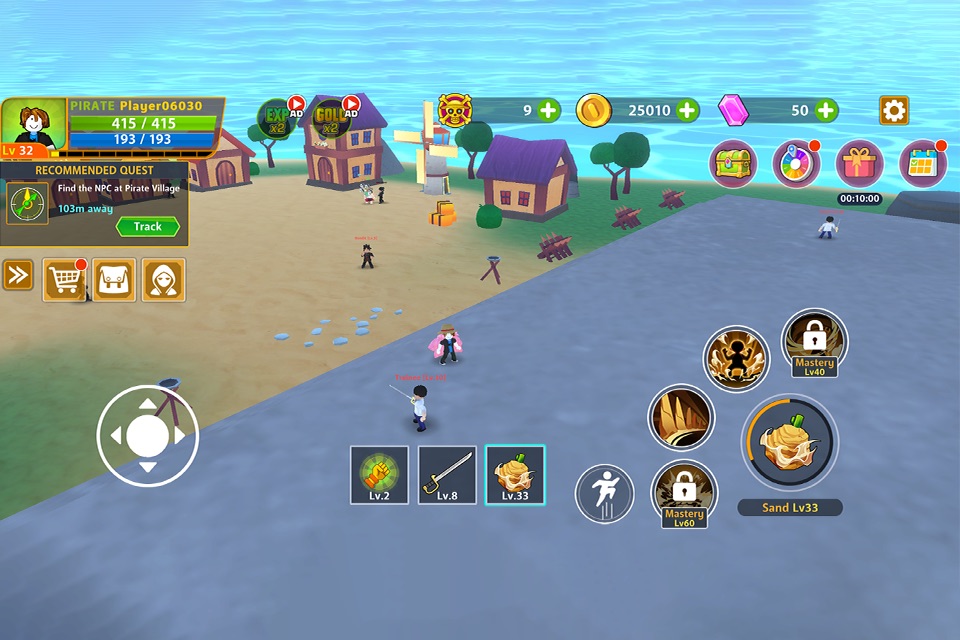Click the player avatar portrait
The width and height of the screenshot is (960, 640).
(x=33, y=125)
